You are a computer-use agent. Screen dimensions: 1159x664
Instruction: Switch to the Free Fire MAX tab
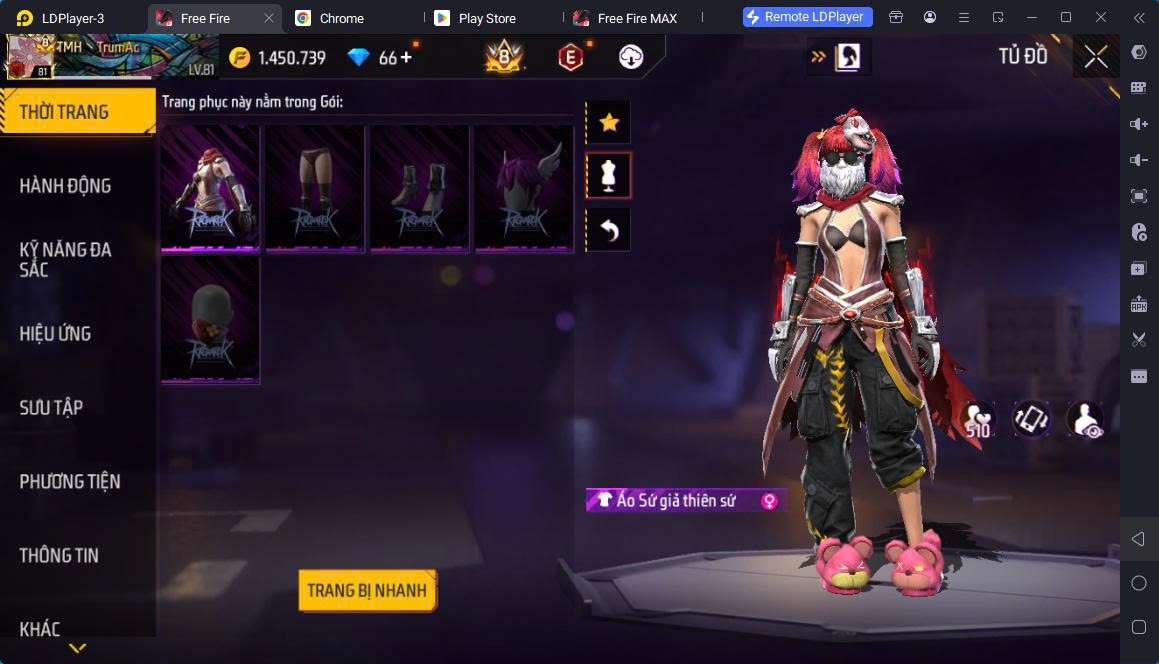[636, 18]
